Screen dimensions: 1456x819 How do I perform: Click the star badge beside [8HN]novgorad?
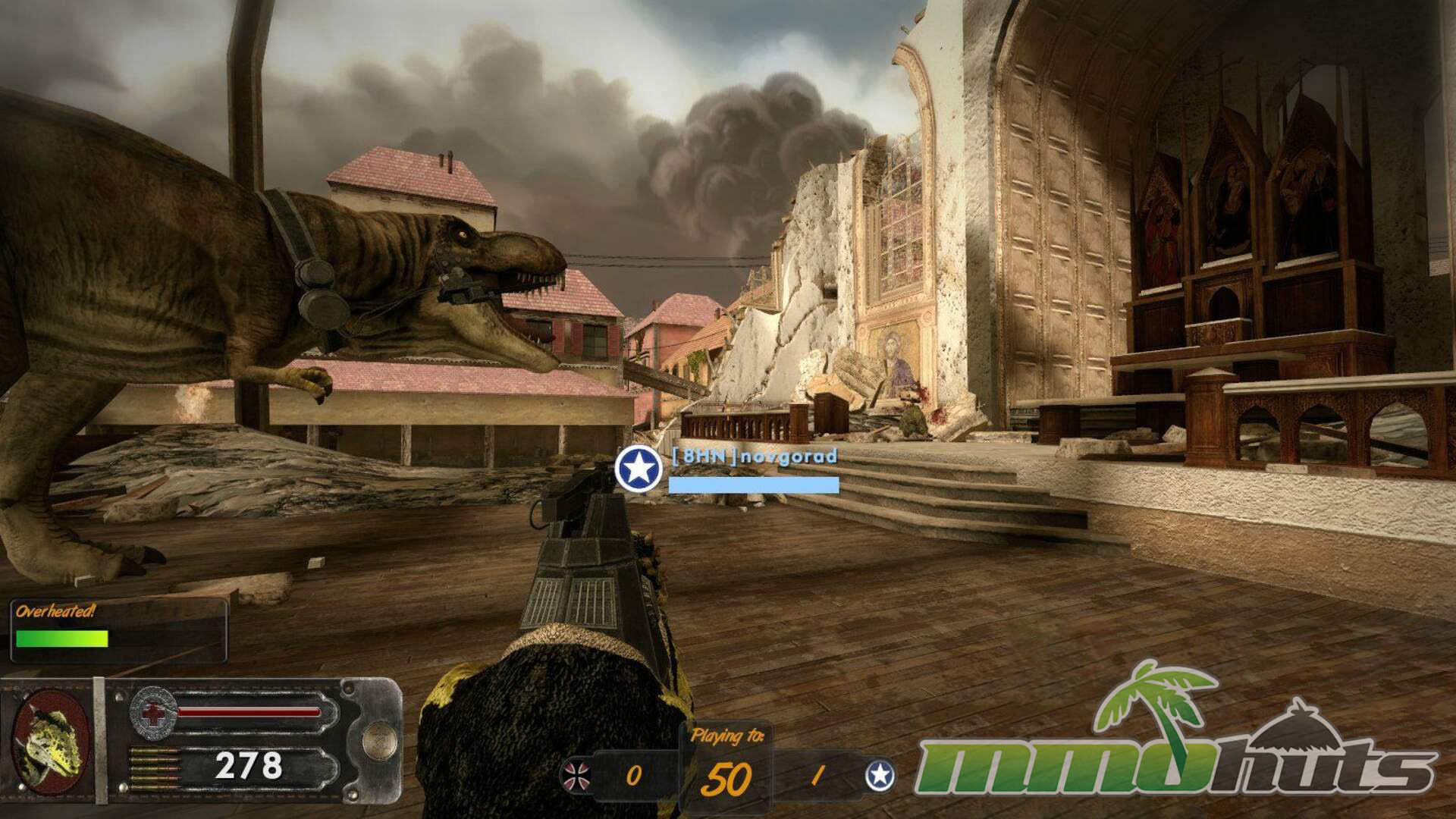[x=639, y=469]
